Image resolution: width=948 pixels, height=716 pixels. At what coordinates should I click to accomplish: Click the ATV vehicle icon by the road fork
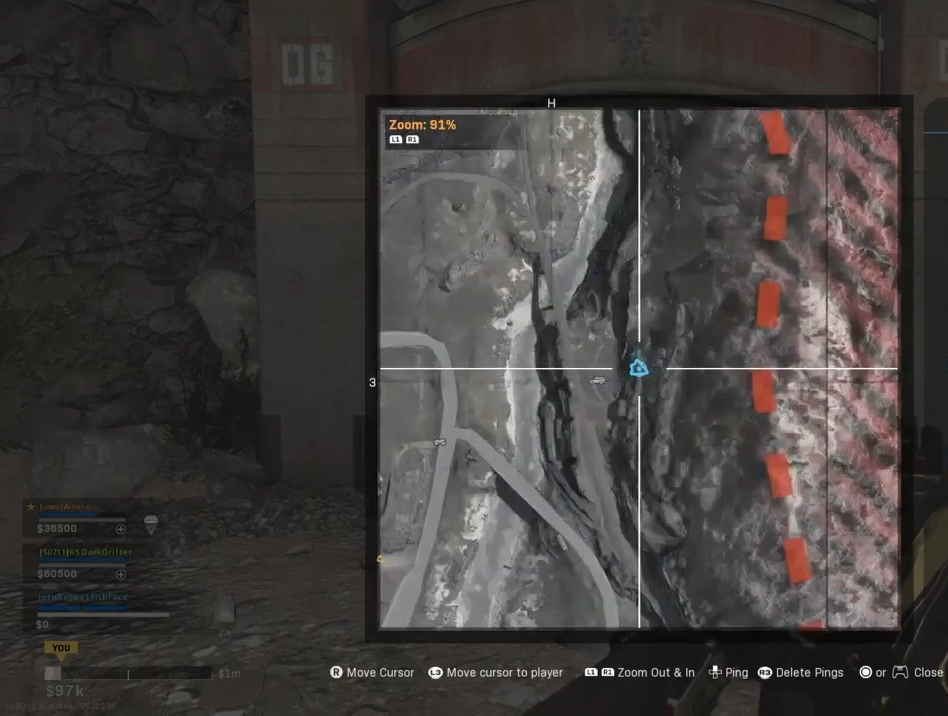tap(439, 441)
